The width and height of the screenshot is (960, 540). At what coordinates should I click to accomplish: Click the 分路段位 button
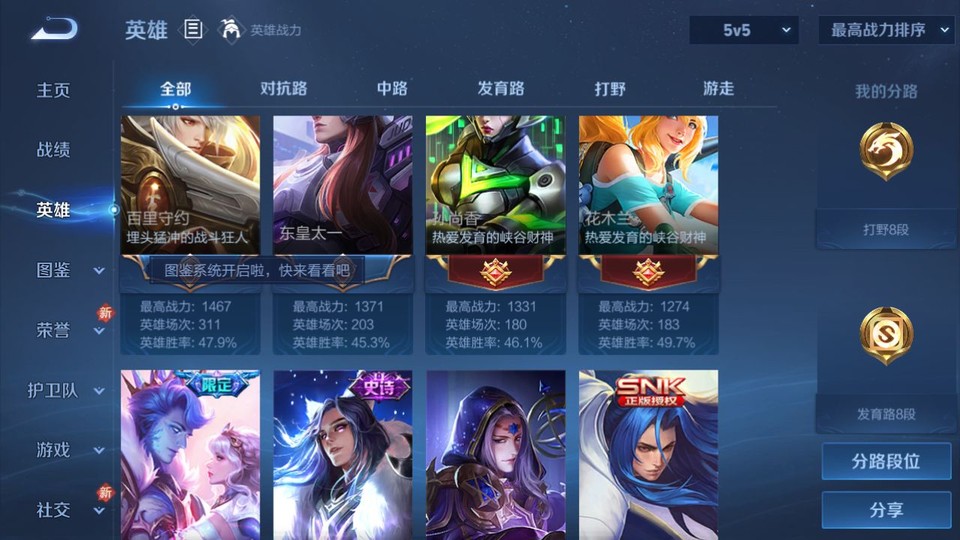(x=886, y=462)
